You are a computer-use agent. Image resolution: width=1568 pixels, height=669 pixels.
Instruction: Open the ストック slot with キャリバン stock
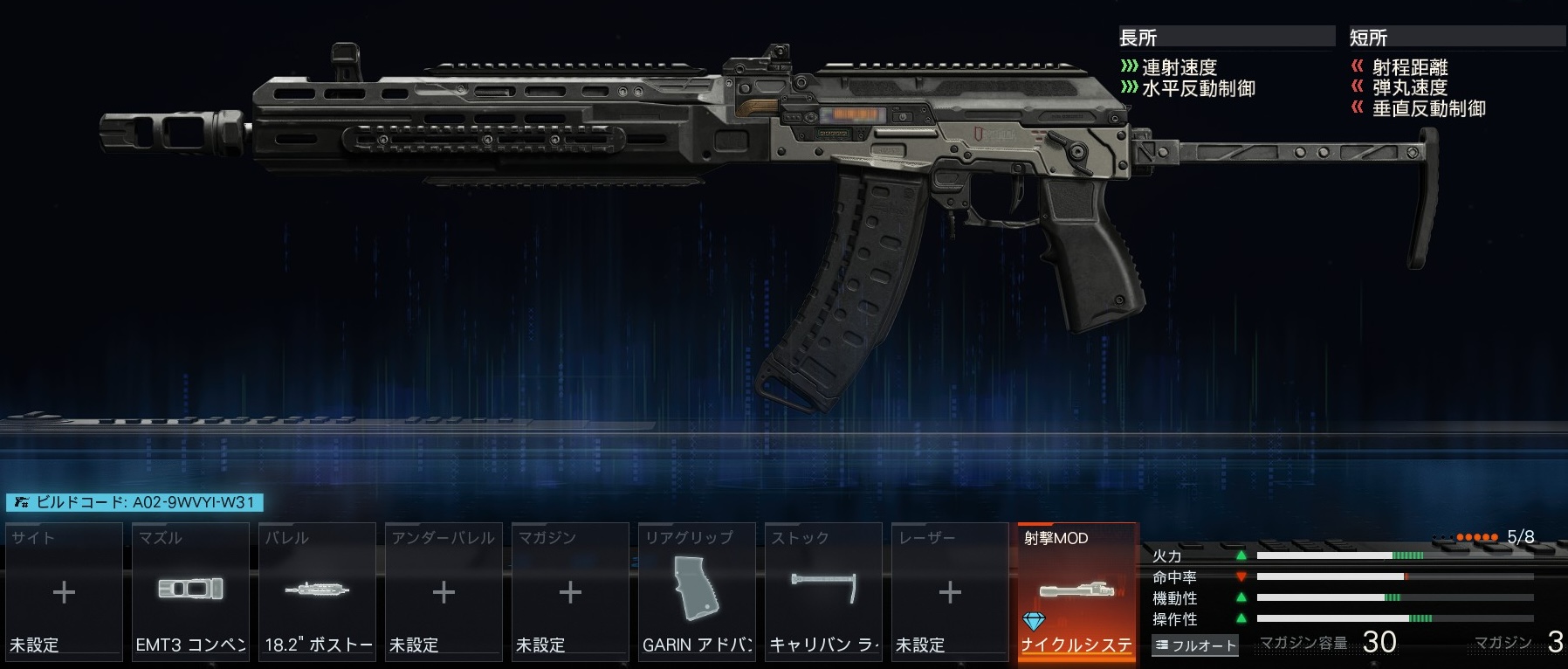point(823,591)
